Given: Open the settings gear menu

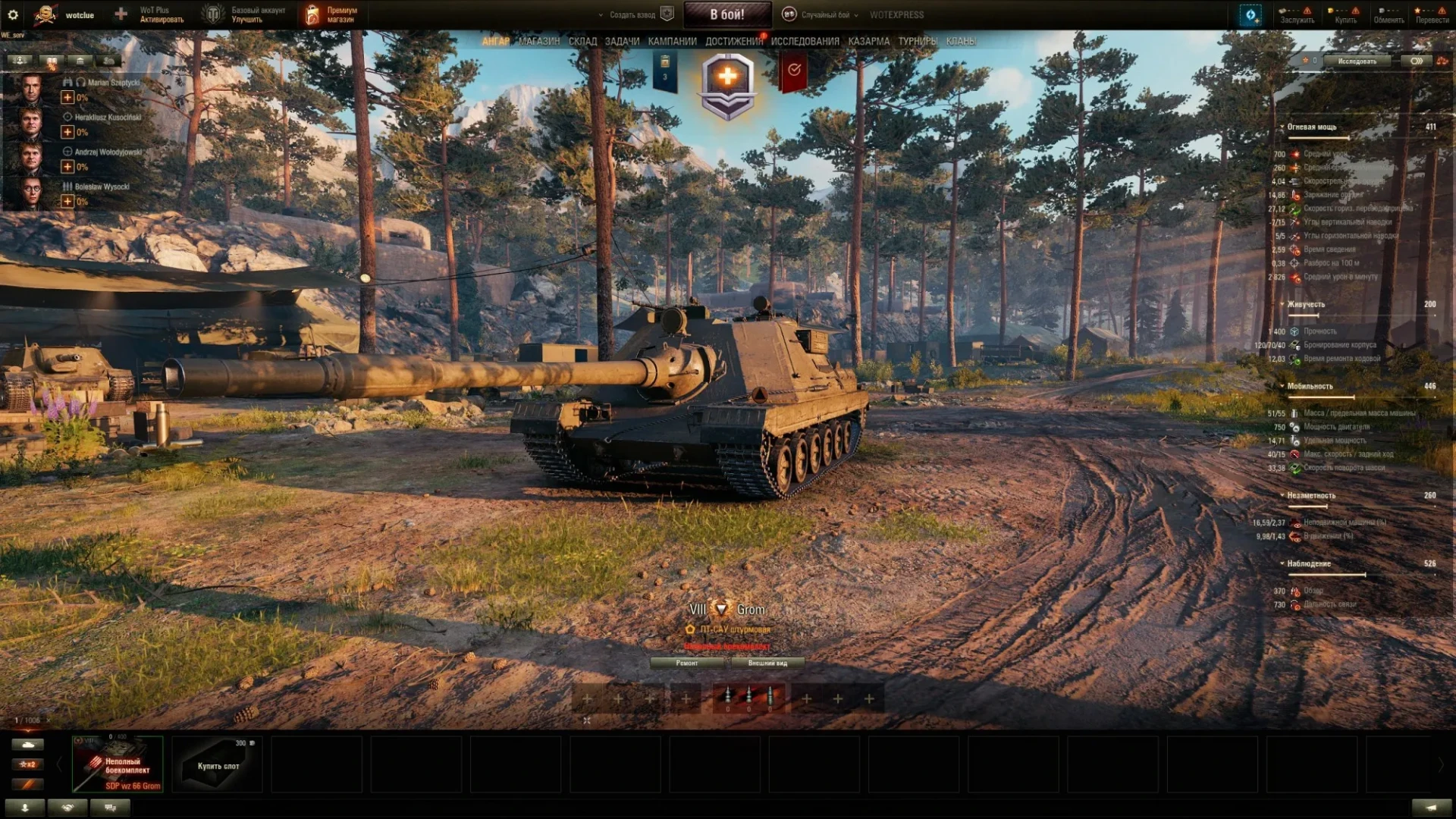Looking at the screenshot, I should 13,14.
